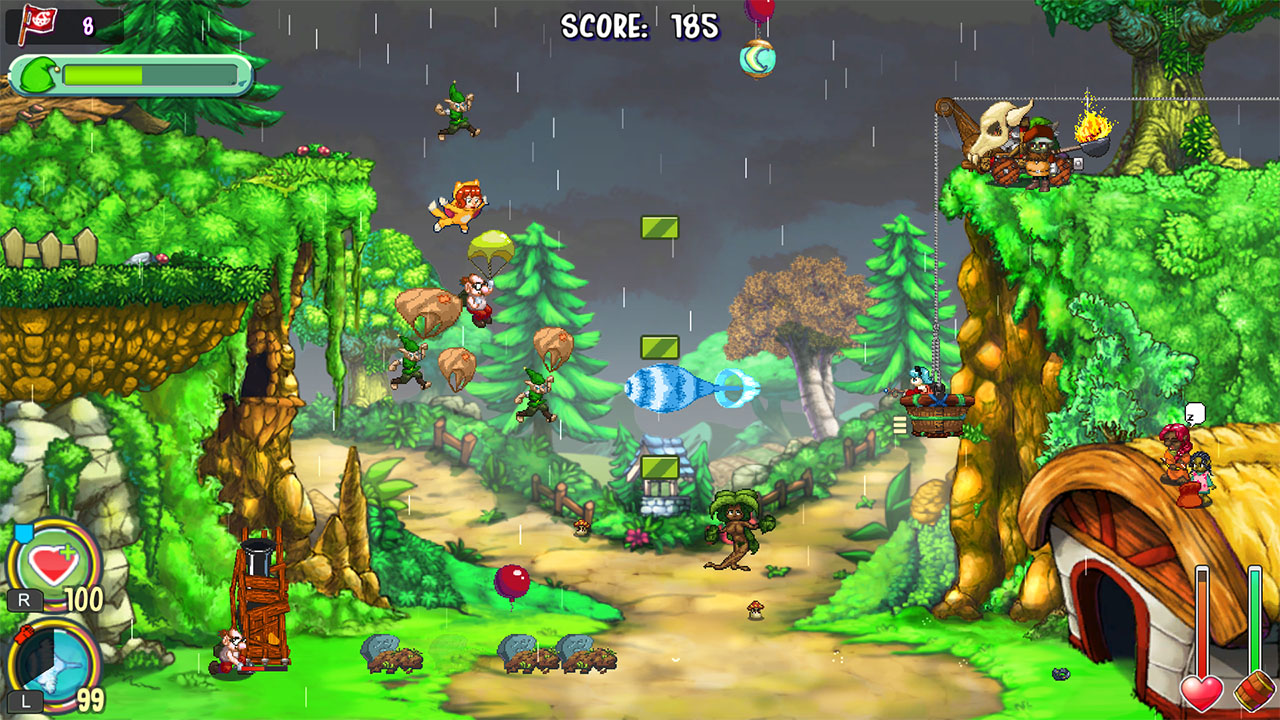Screen dimensions: 1280x720
Task: Click the green hat progress bar fill
Action: click(x=105, y=73)
